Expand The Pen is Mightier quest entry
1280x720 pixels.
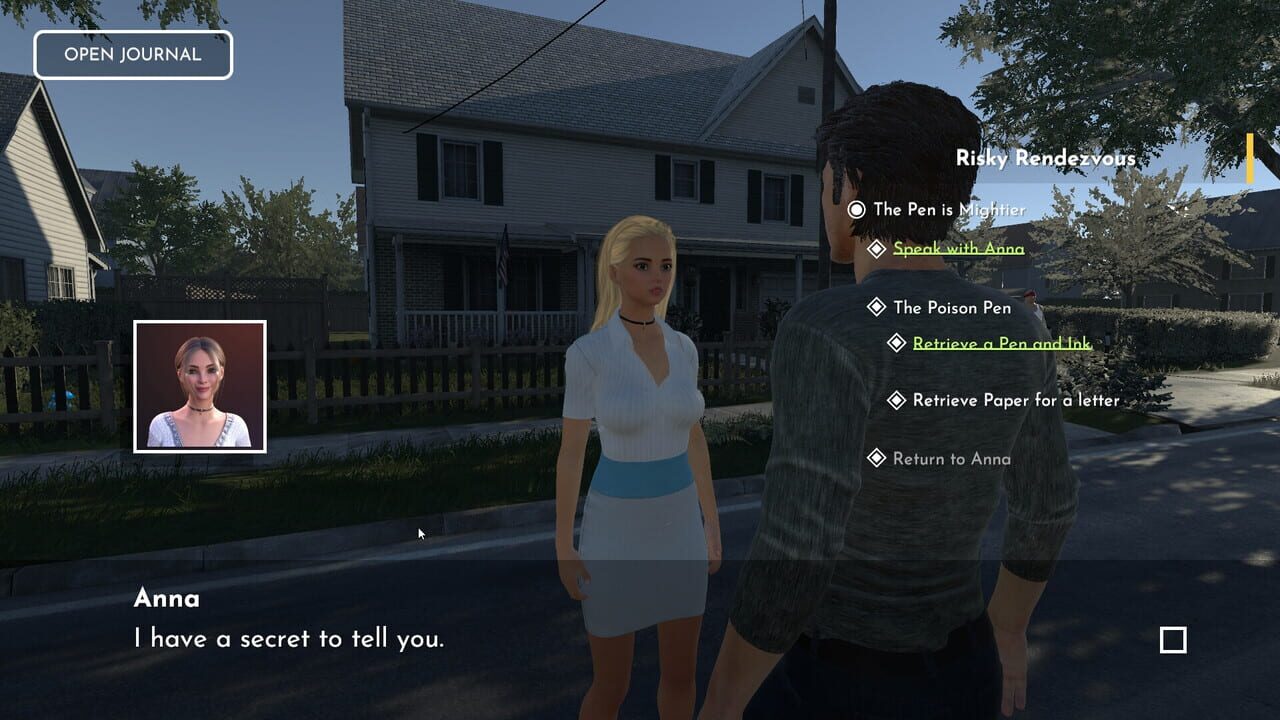tap(948, 210)
